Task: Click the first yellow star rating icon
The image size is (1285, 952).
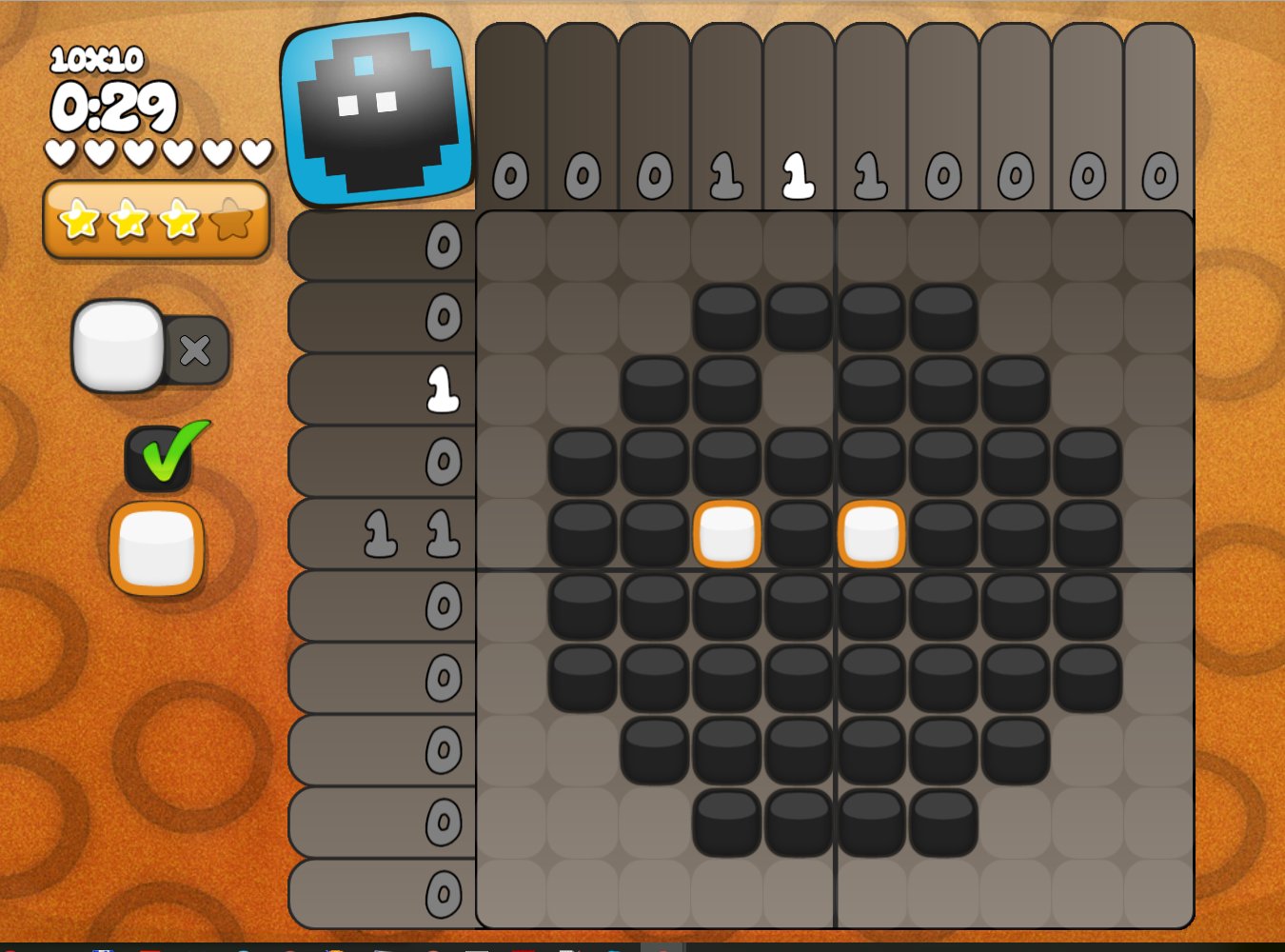Action: [x=79, y=221]
